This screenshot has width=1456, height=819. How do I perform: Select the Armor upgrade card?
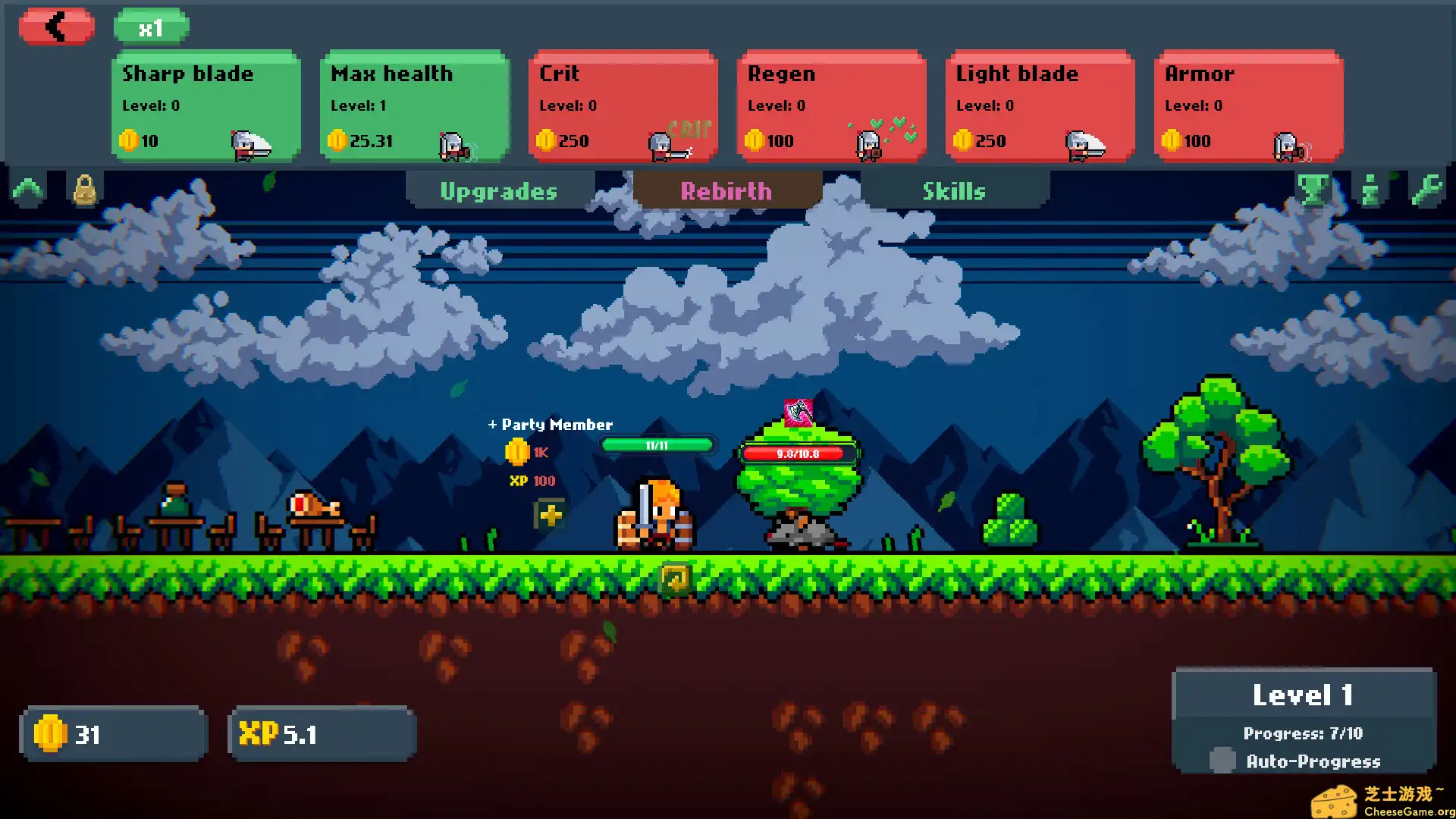coord(1248,106)
